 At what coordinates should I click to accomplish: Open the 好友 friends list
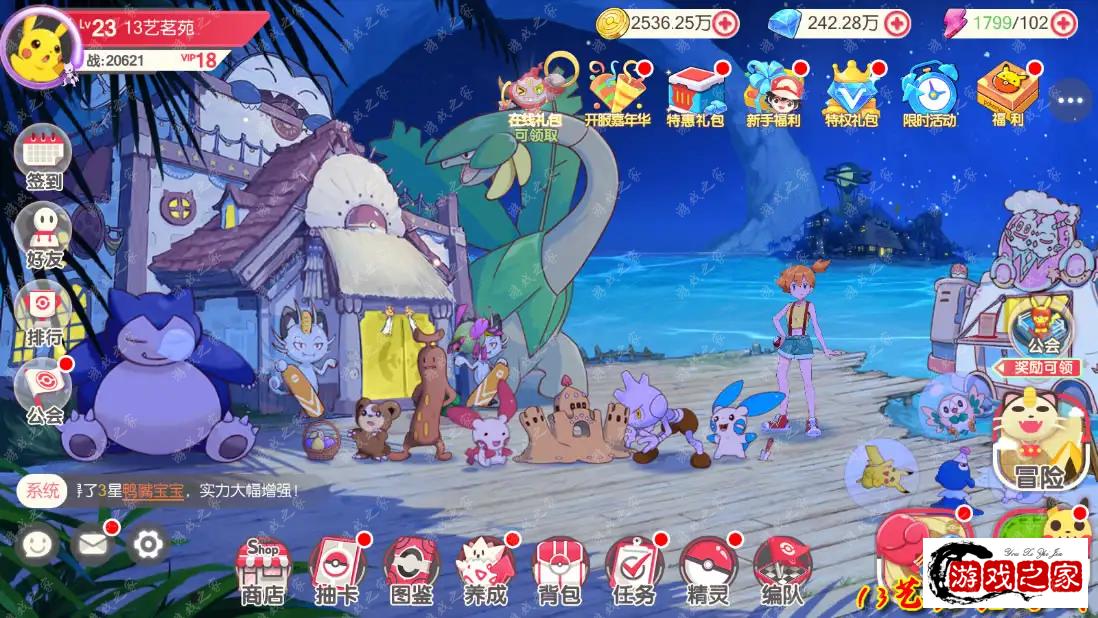click(43, 235)
